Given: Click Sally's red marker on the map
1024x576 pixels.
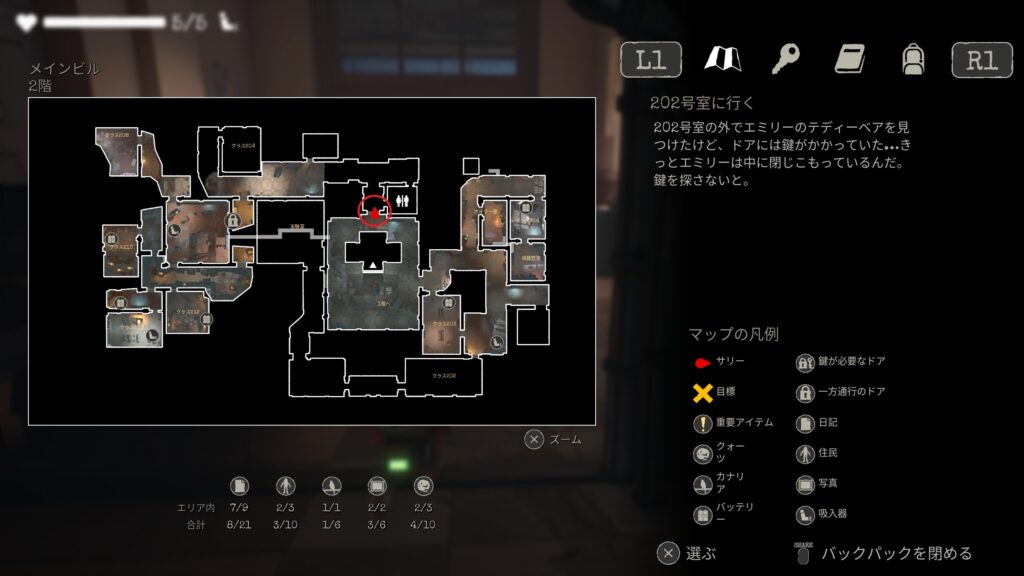Looking at the screenshot, I should (x=373, y=211).
